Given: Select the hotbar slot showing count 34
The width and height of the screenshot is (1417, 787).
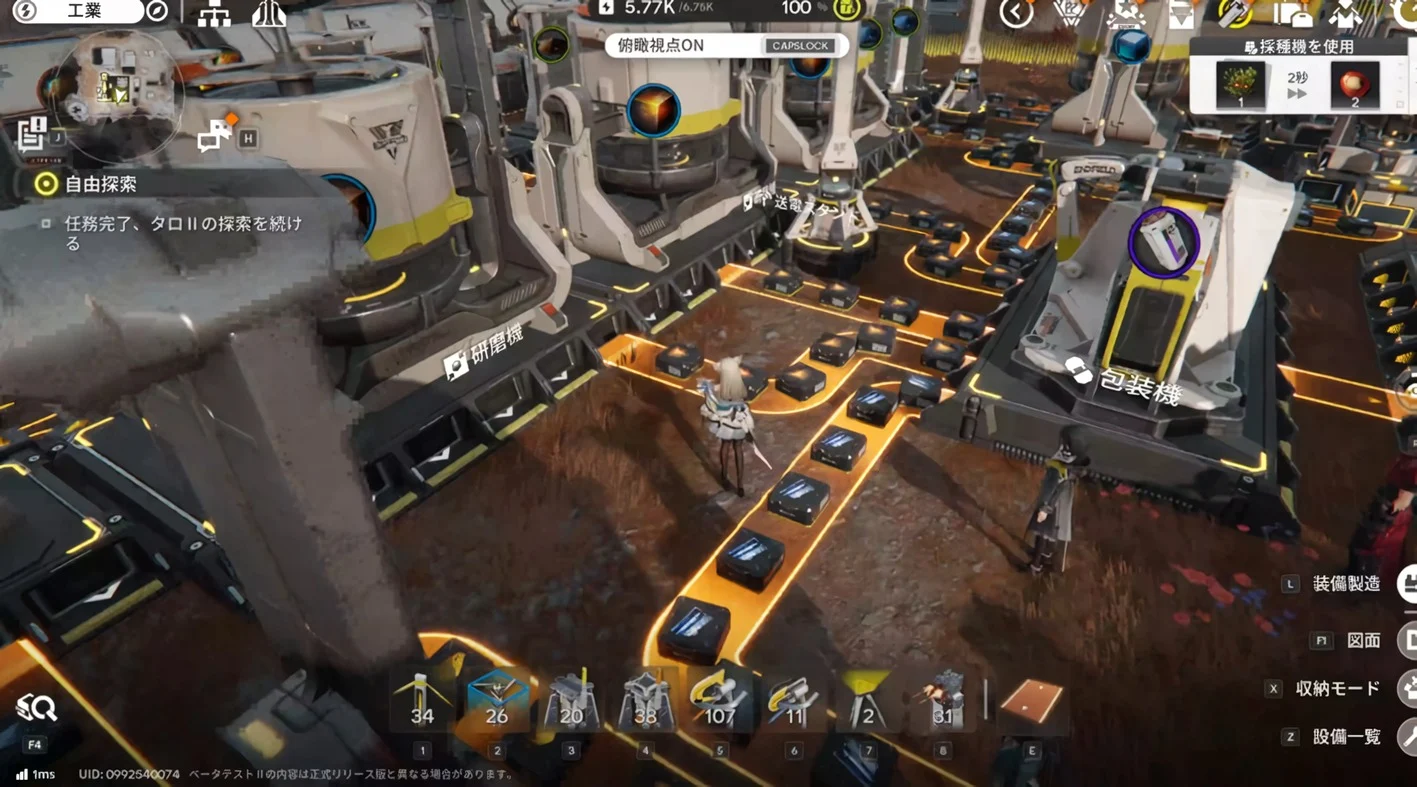Looking at the screenshot, I should click(422, 700).
